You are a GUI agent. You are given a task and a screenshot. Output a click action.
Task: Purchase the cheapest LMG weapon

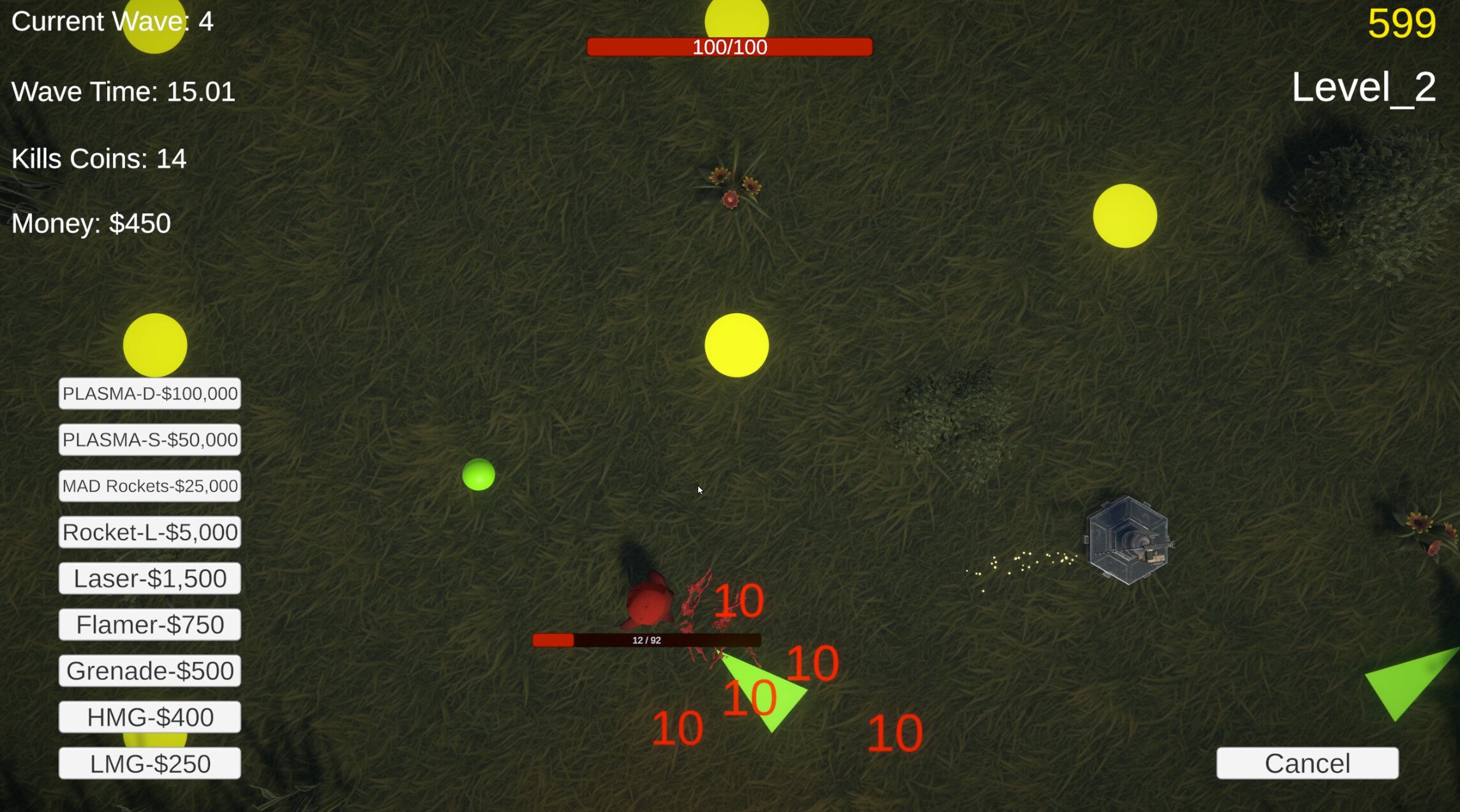pyautogui.click(x=149, y=762)
